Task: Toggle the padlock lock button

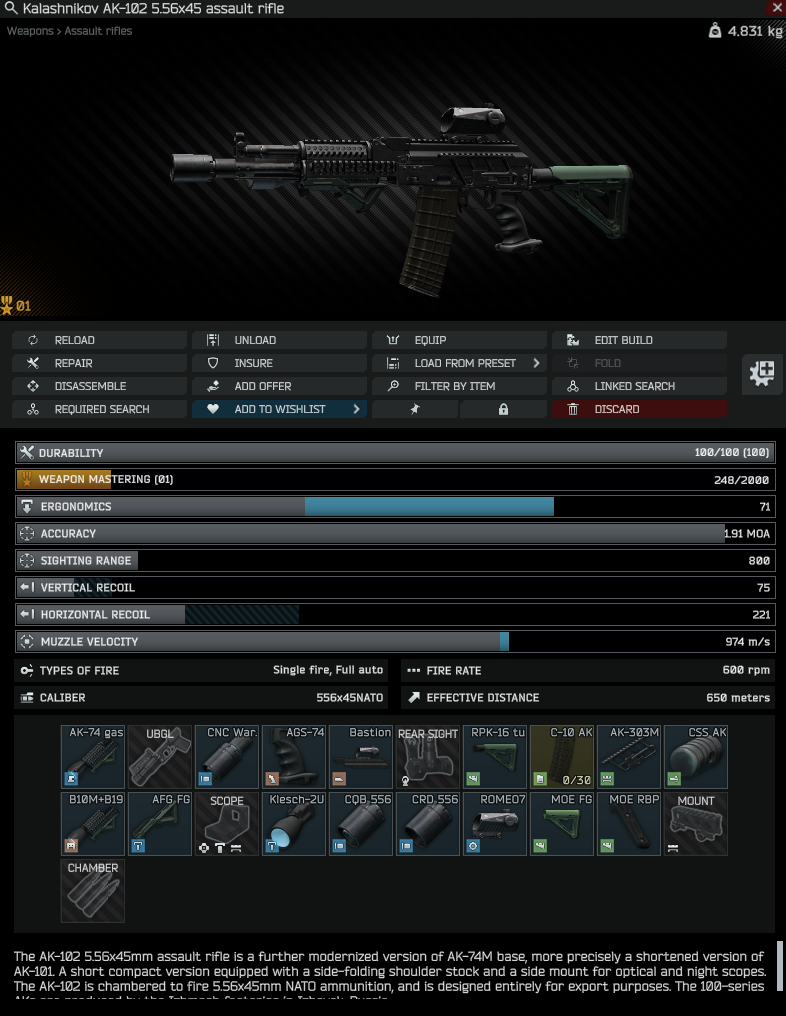Action: point(503,409)
